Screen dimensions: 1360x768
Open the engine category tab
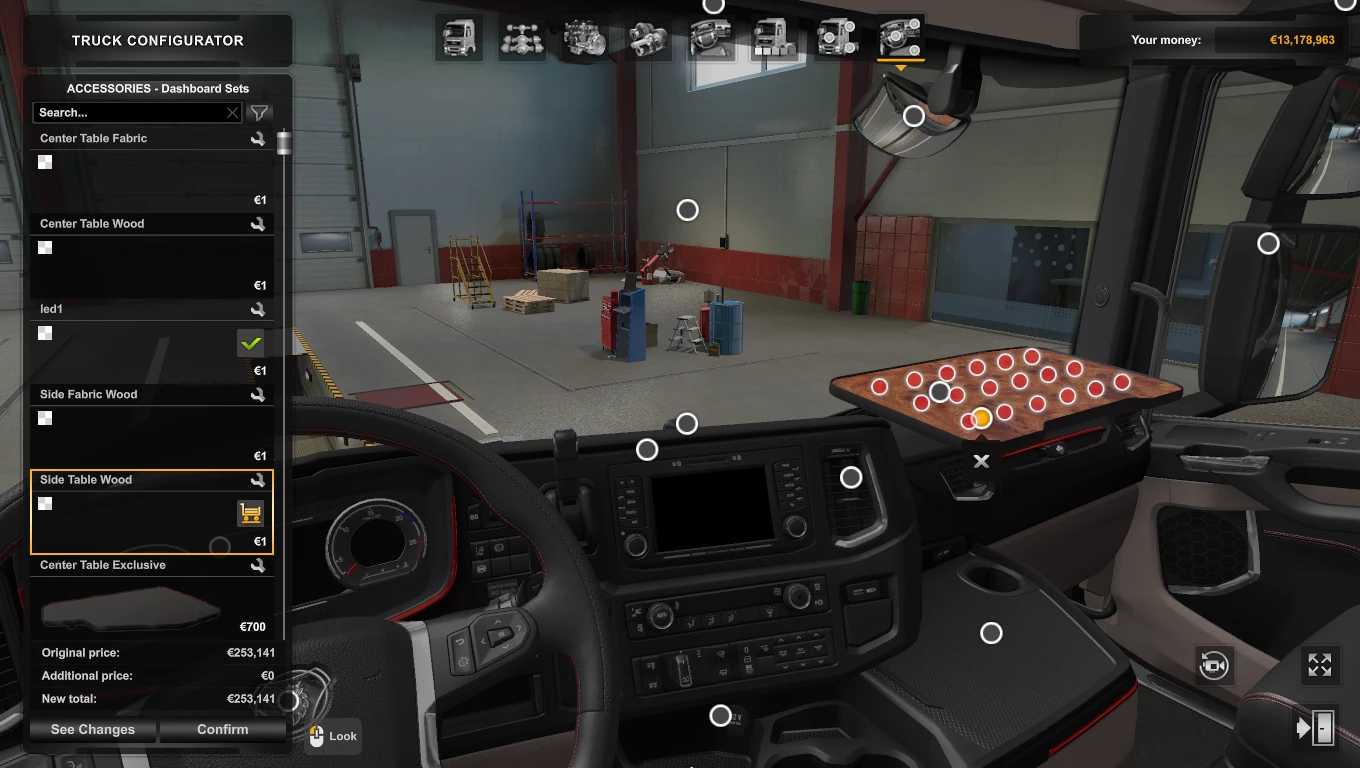tap(585, 38)
